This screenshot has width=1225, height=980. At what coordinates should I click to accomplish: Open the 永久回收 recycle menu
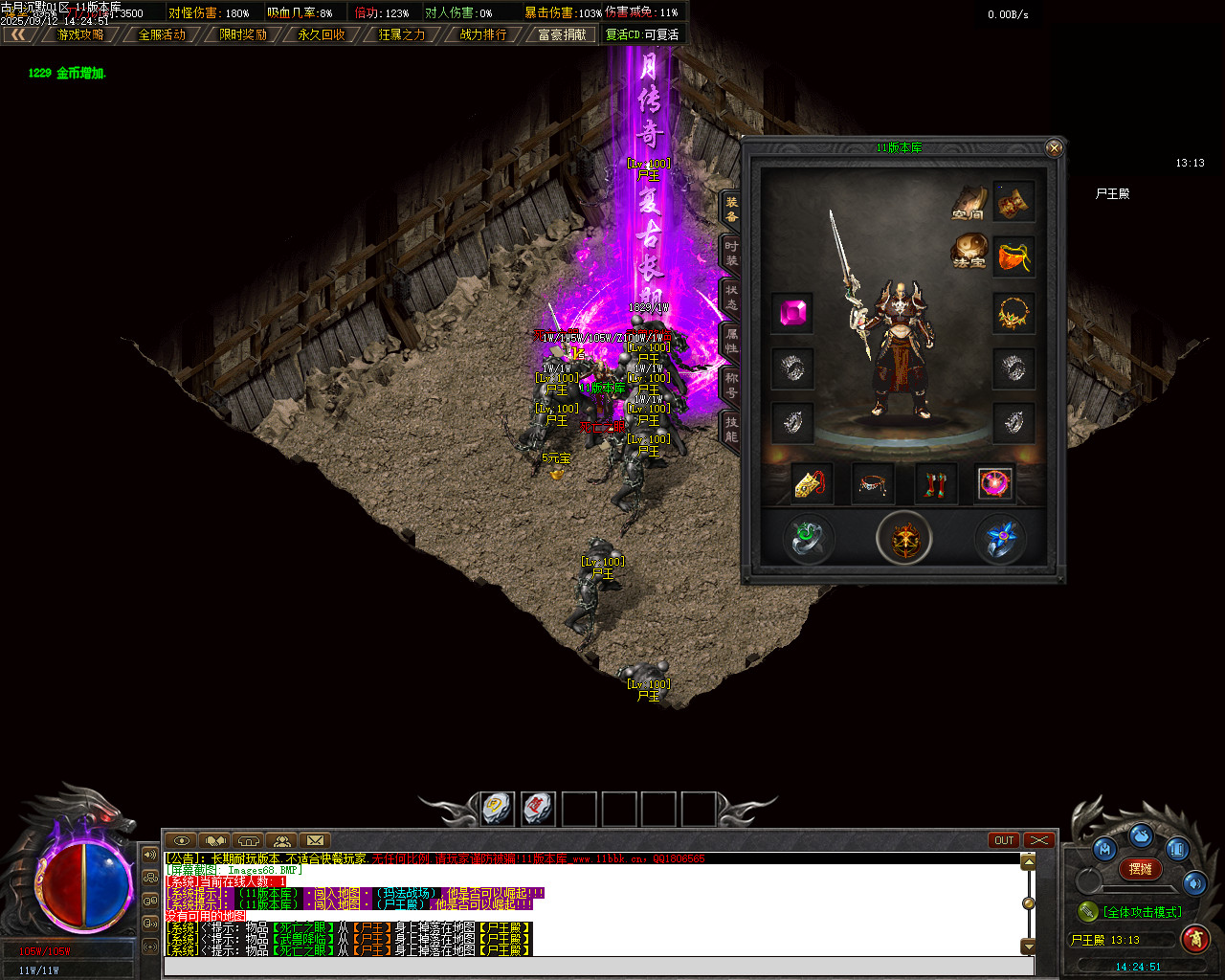click(x=322, y=34)
